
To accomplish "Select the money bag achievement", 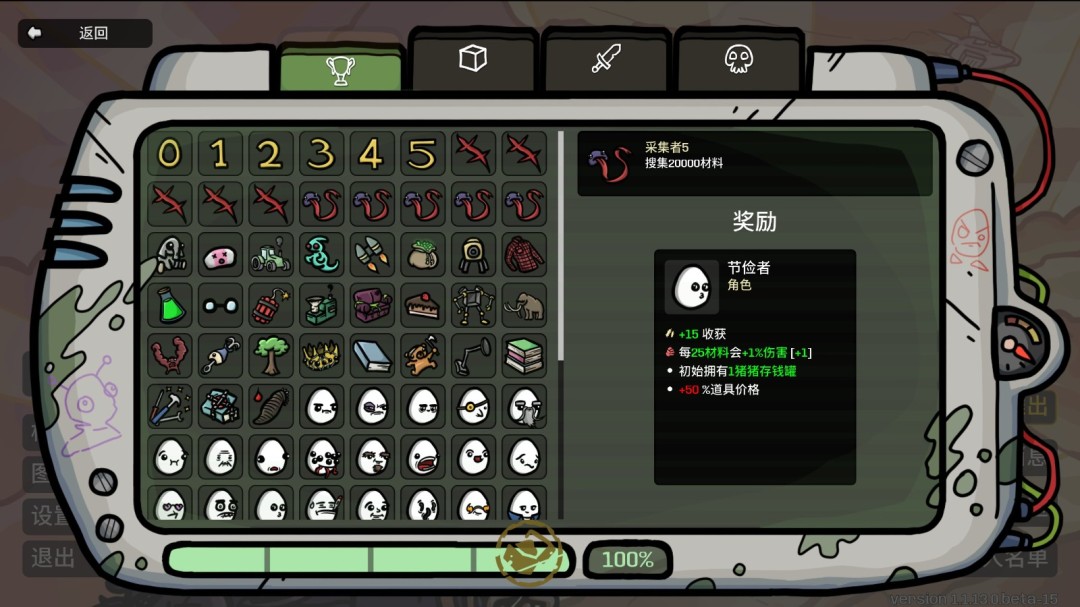I will click(423, 255).
